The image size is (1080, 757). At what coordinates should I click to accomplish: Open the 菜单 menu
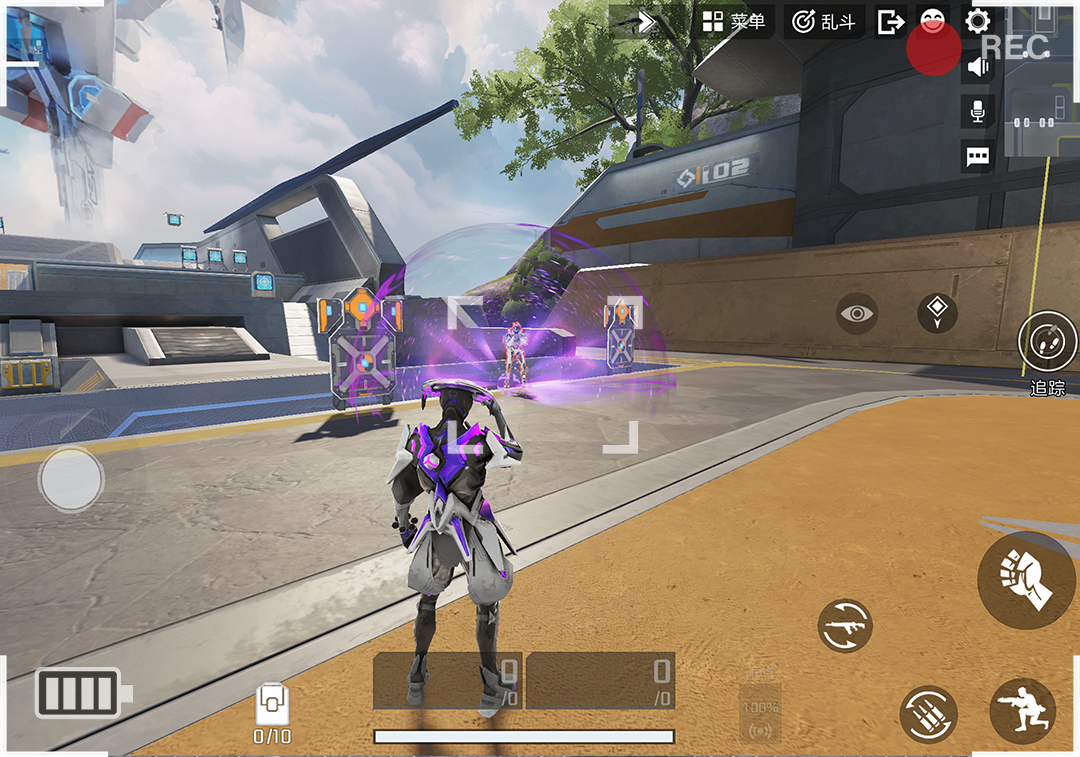coord(733,22)
